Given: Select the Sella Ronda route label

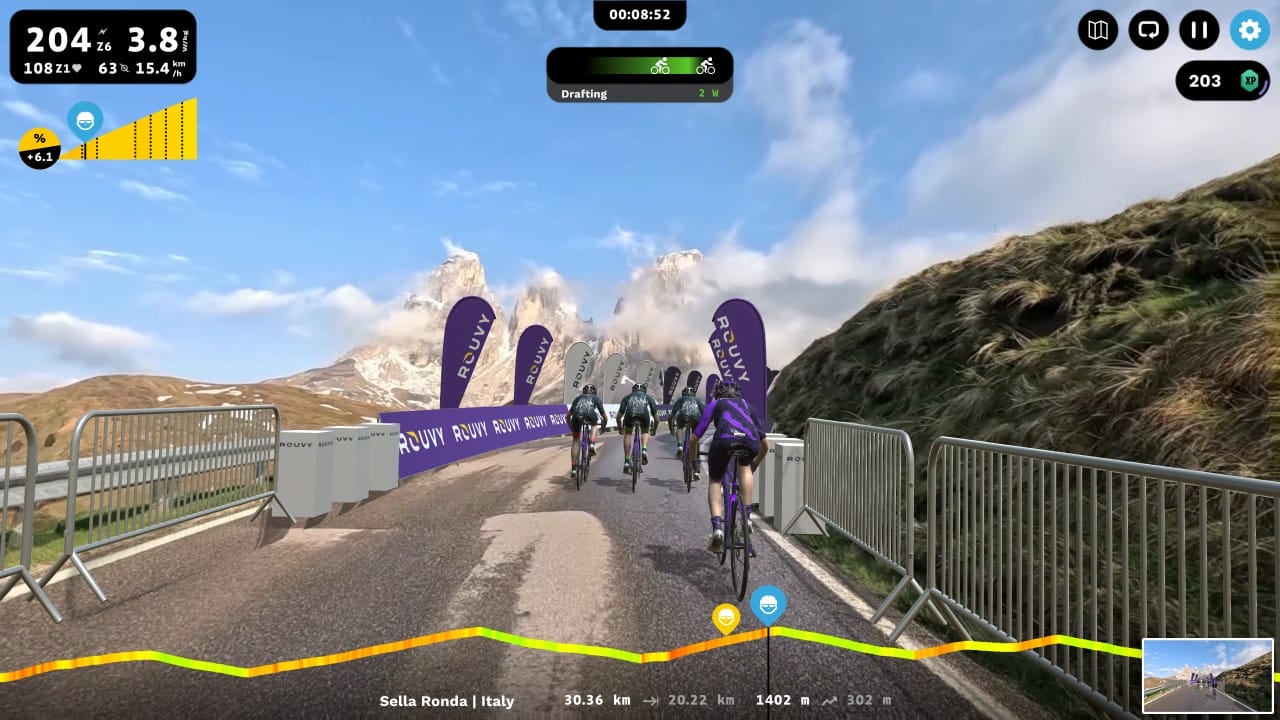Looking at the screenshot, I should pos(447,701).
